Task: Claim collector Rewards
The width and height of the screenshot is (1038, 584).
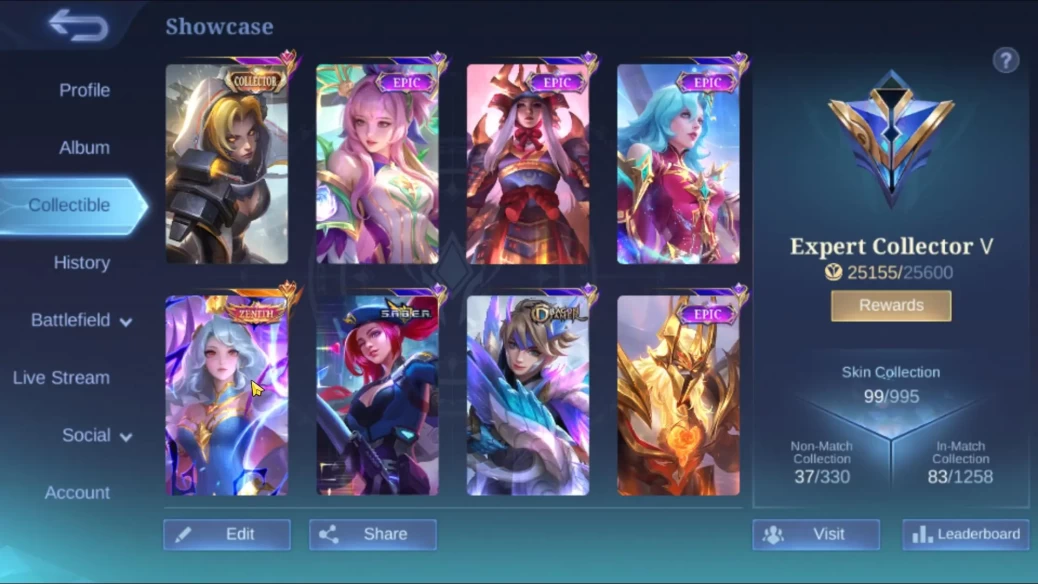Action: click(x=891, y=306)
